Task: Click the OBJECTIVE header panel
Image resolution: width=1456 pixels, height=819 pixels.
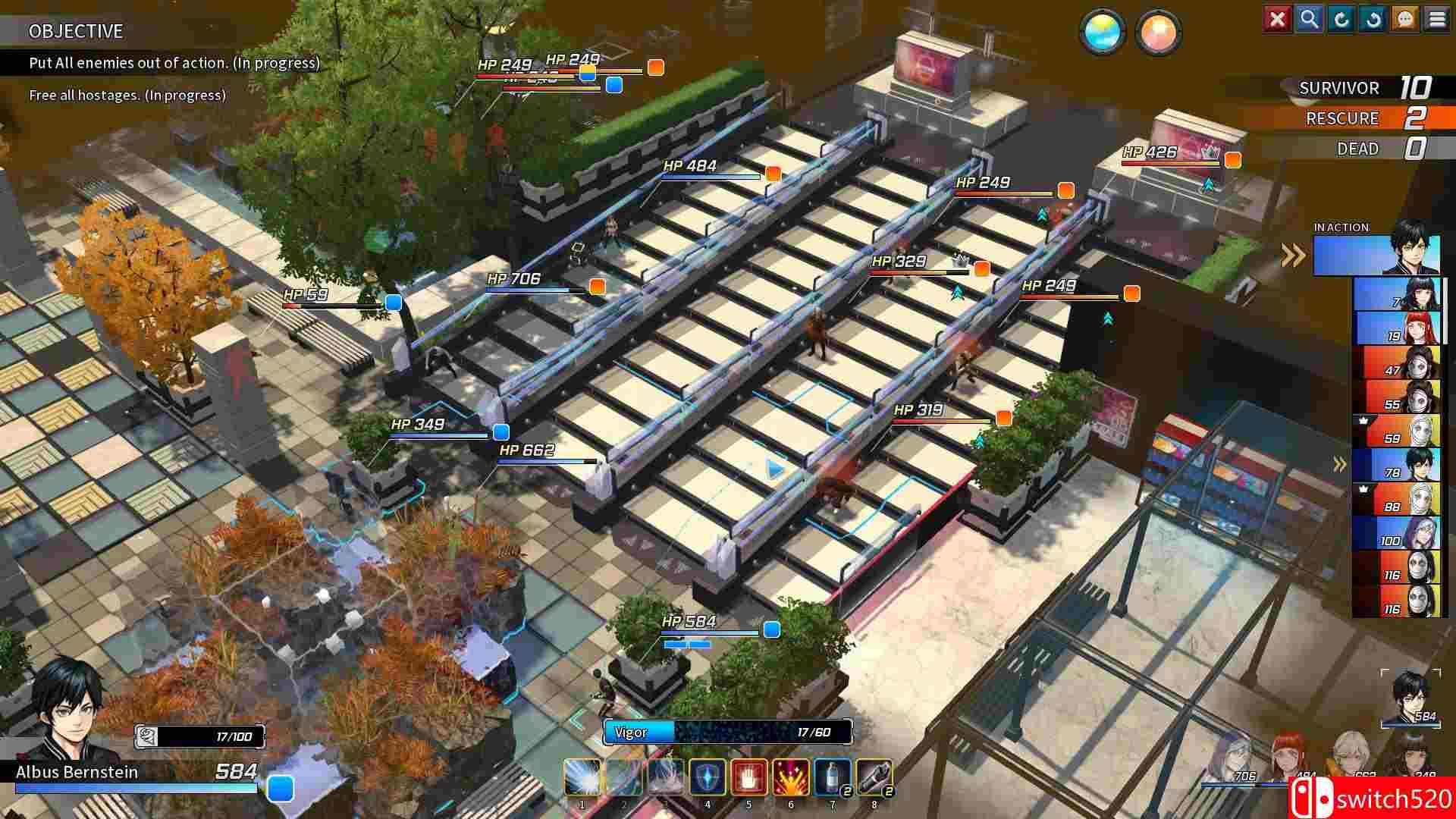Action: coord(76,32)
